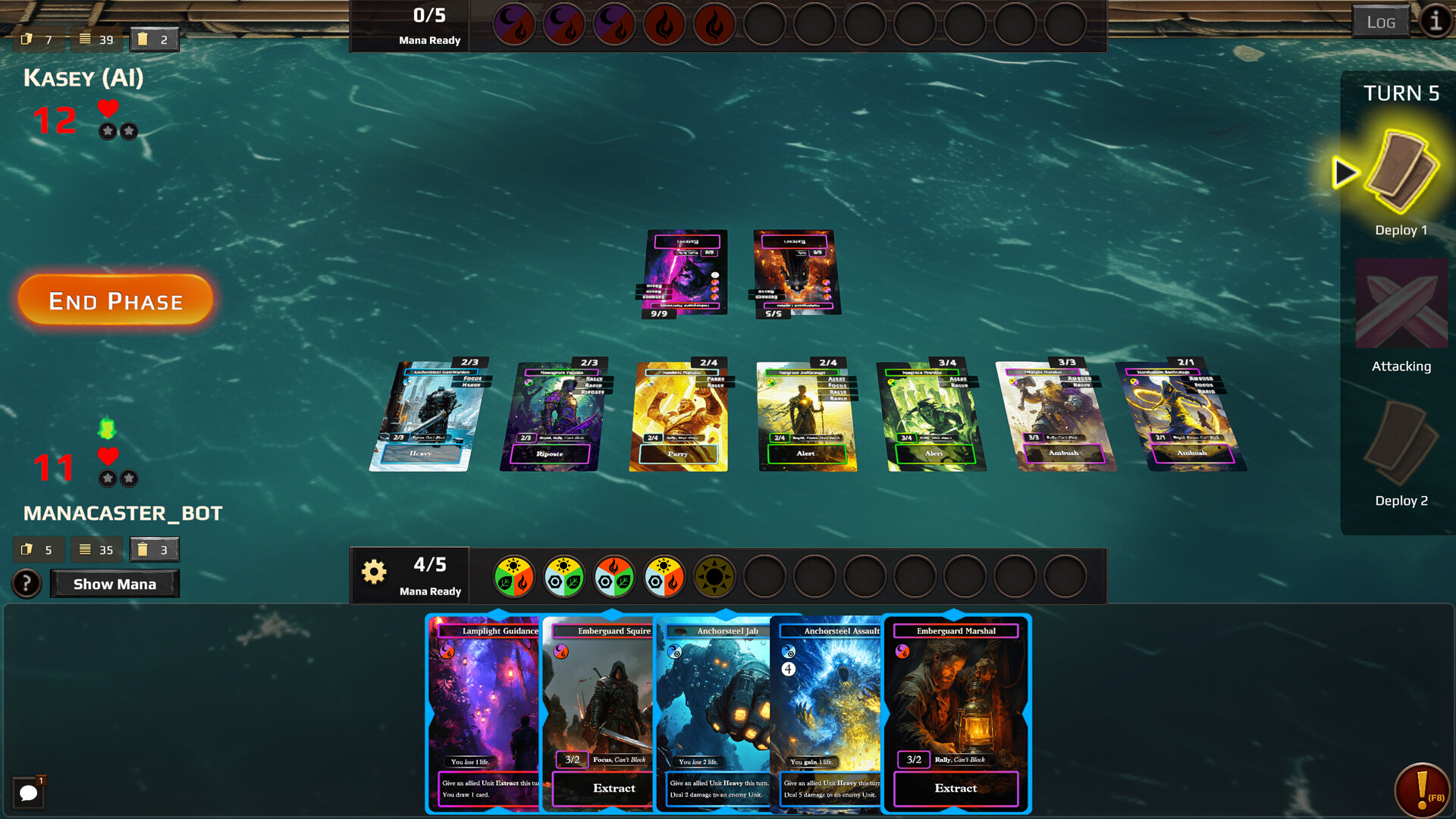The width and height of the screenshot is (1456, 819).
Task: Click your graveyard icon showing 3
Action: tap(154, 549)
